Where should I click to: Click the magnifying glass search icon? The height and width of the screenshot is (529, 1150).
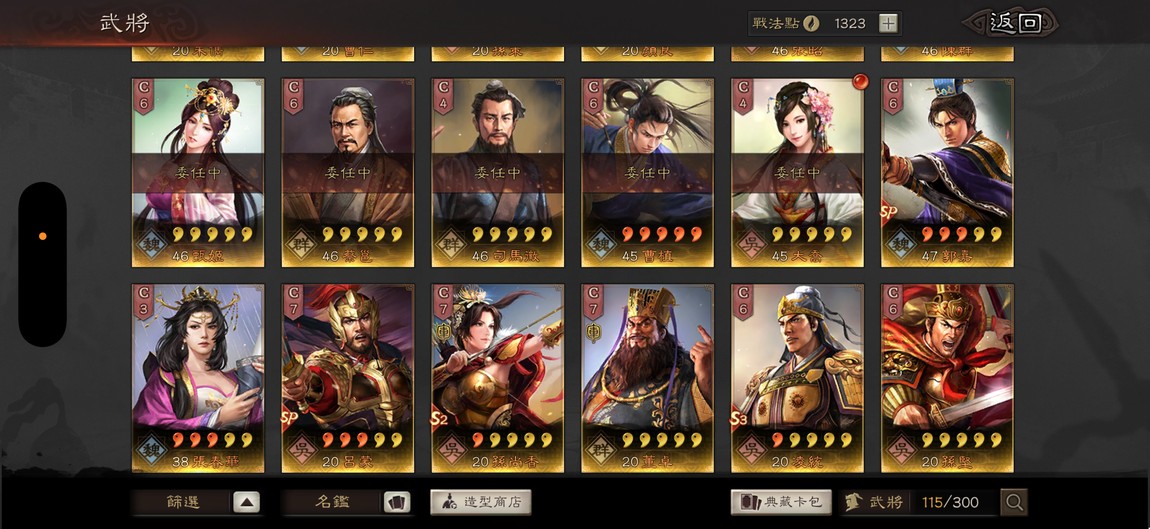[1014, 502]
